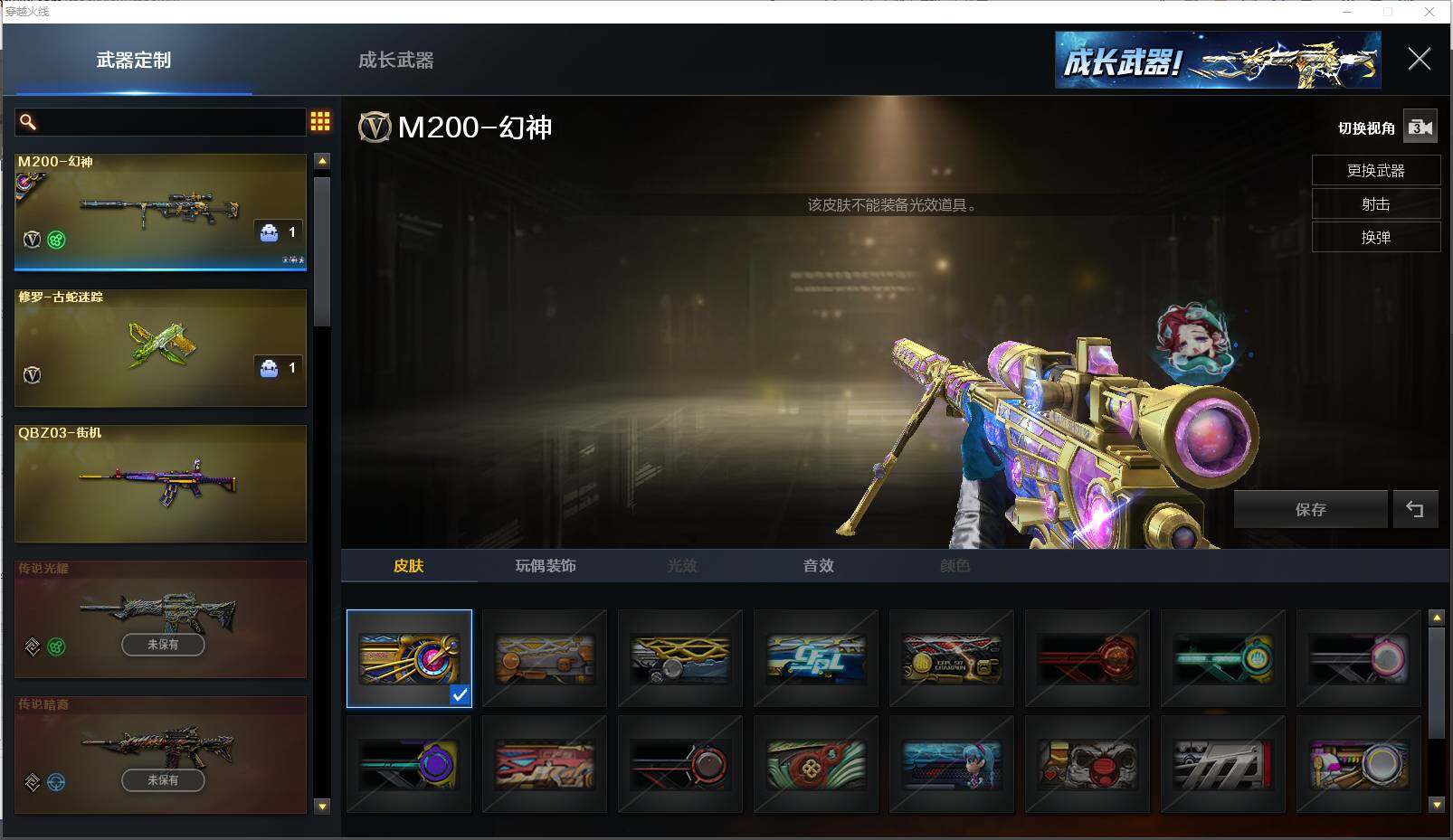Open the 成长武器 tab
Screen dimensions: 1453x840
395,61
